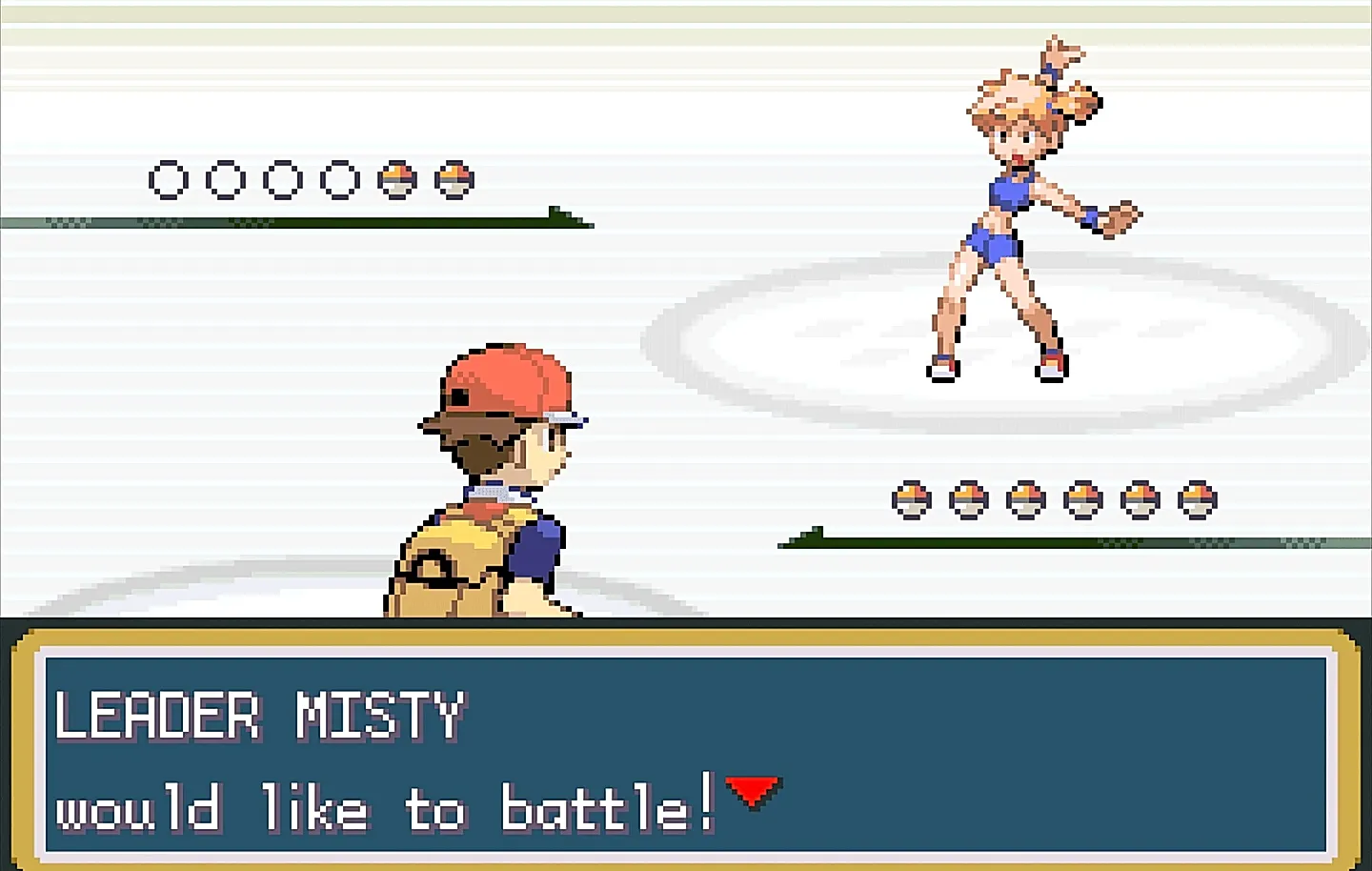Screen dimensions: 1372x871
Task: Click the first filled Poké Ball in Misty's lineup
Action: 397,178
